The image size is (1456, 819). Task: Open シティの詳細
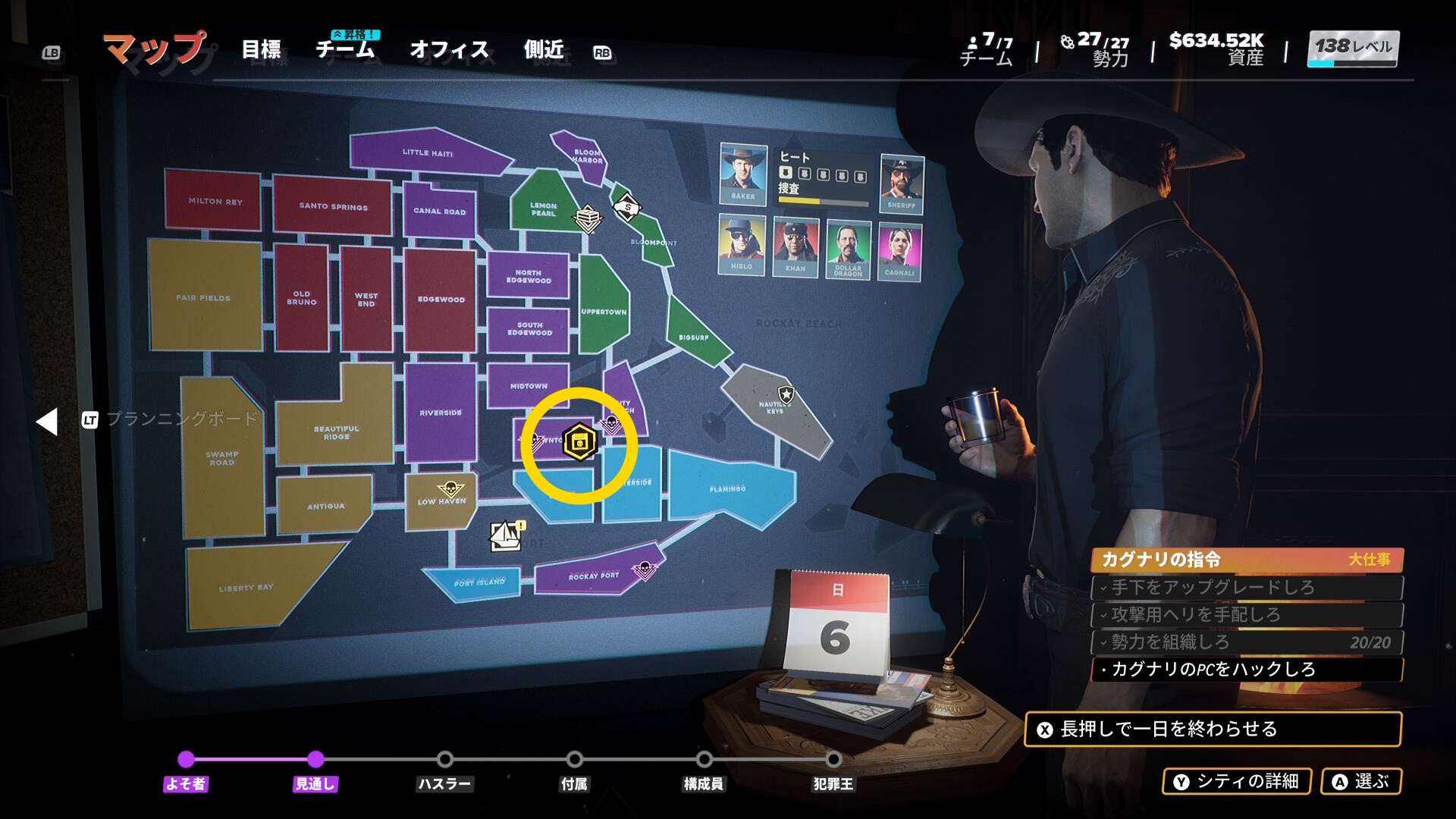coord(1237,781)
